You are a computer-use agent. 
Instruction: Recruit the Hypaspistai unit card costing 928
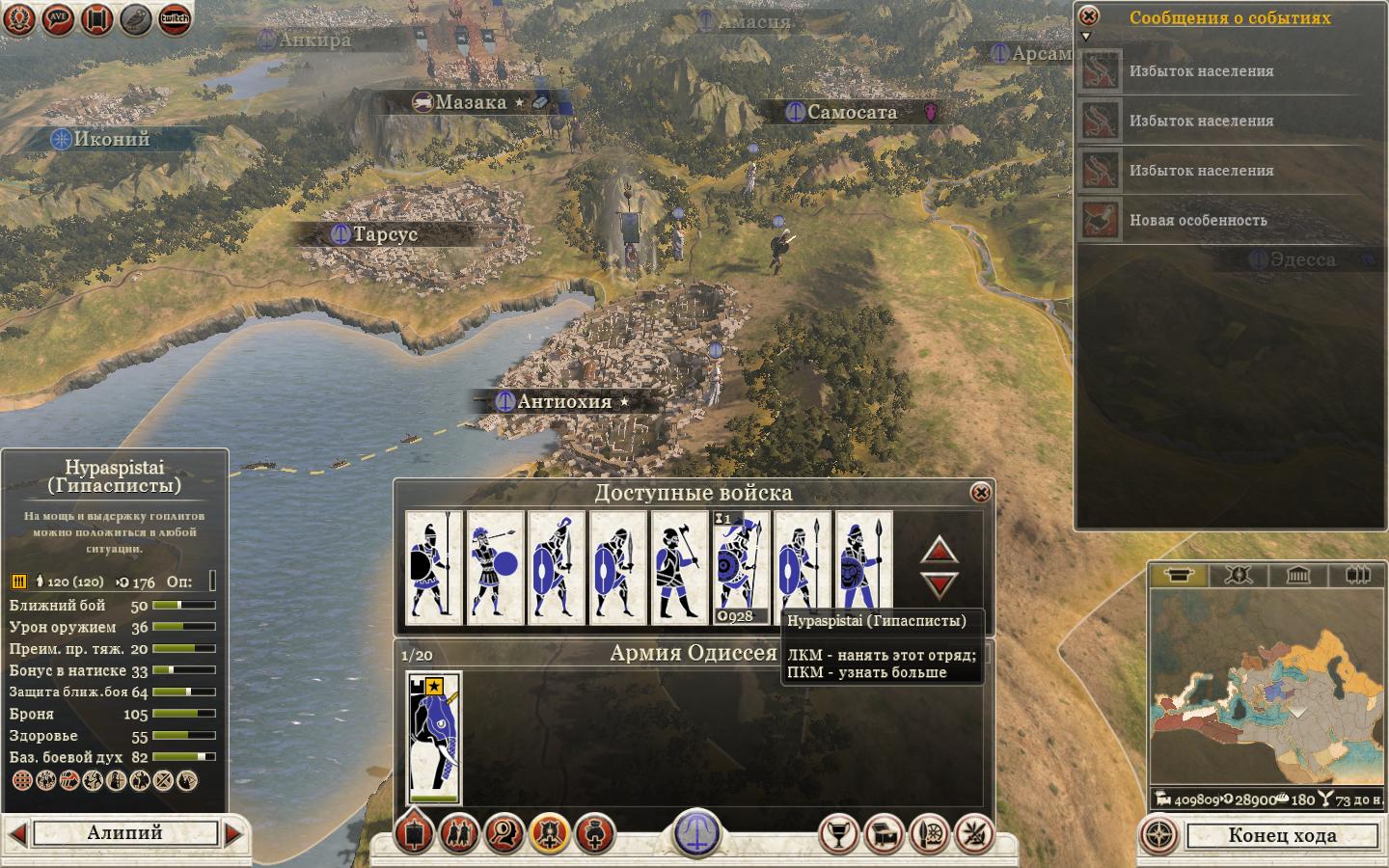(x=741, y=568)
